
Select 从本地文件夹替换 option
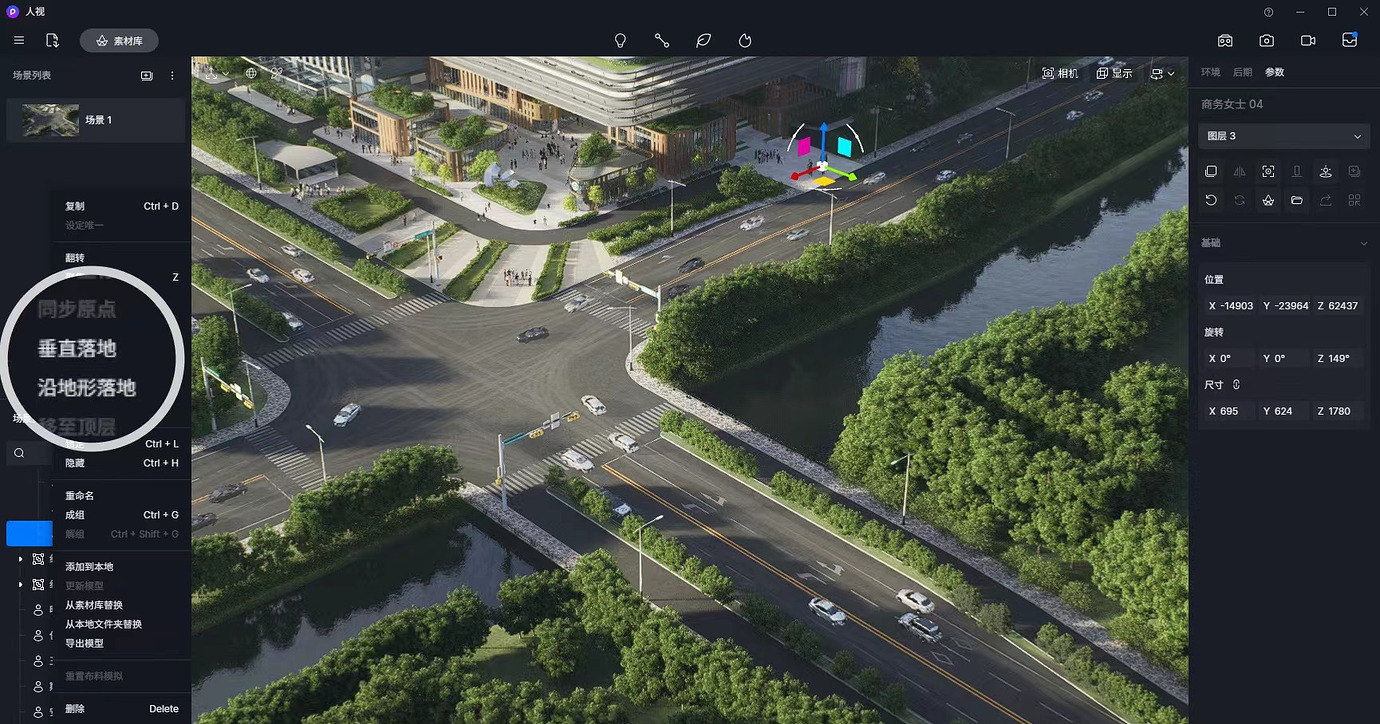tap(103, 624)
